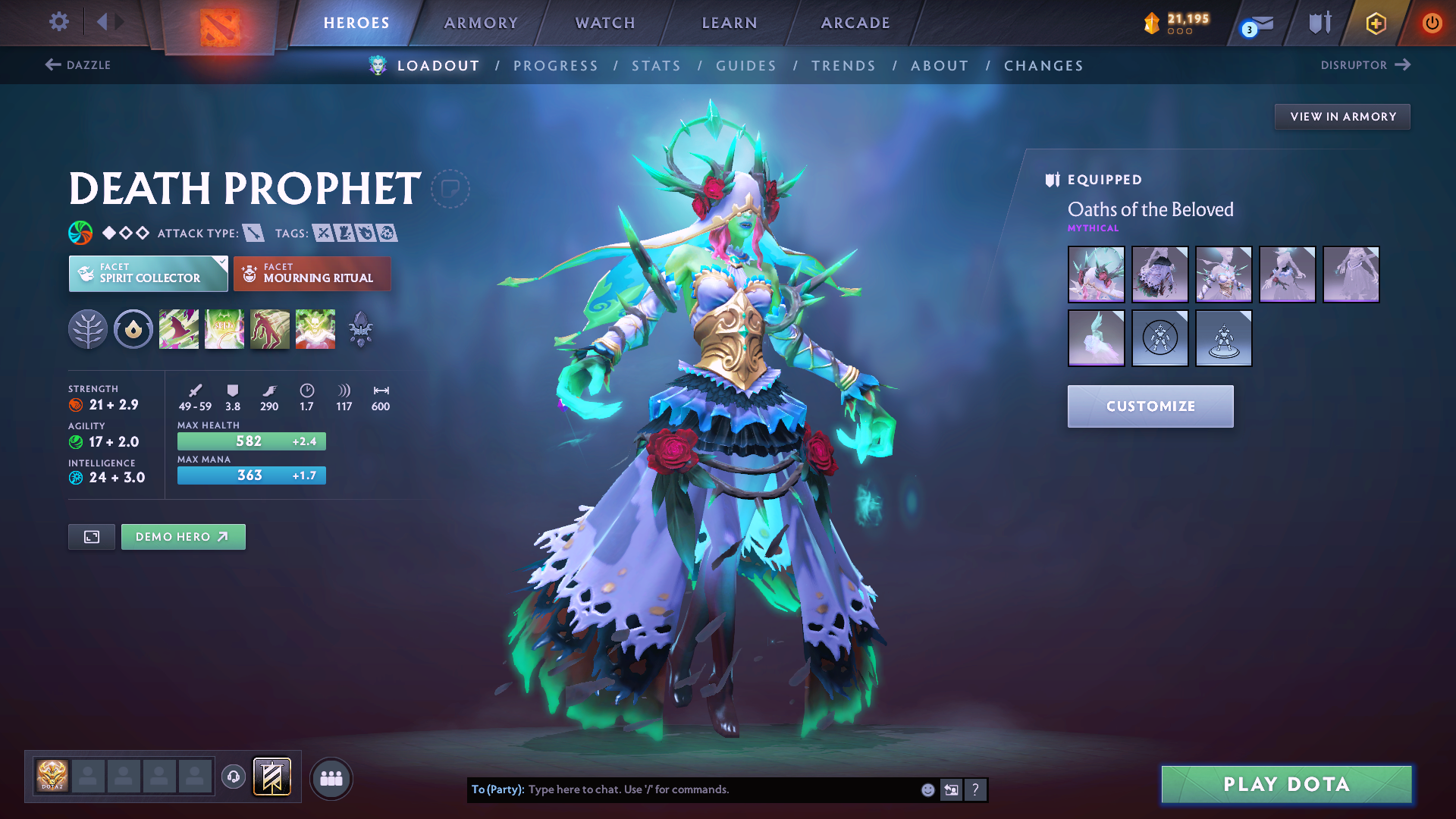Screen dimensions: 1456x819
Task: Open the Arcade tab
Action: tap(855, 23)
